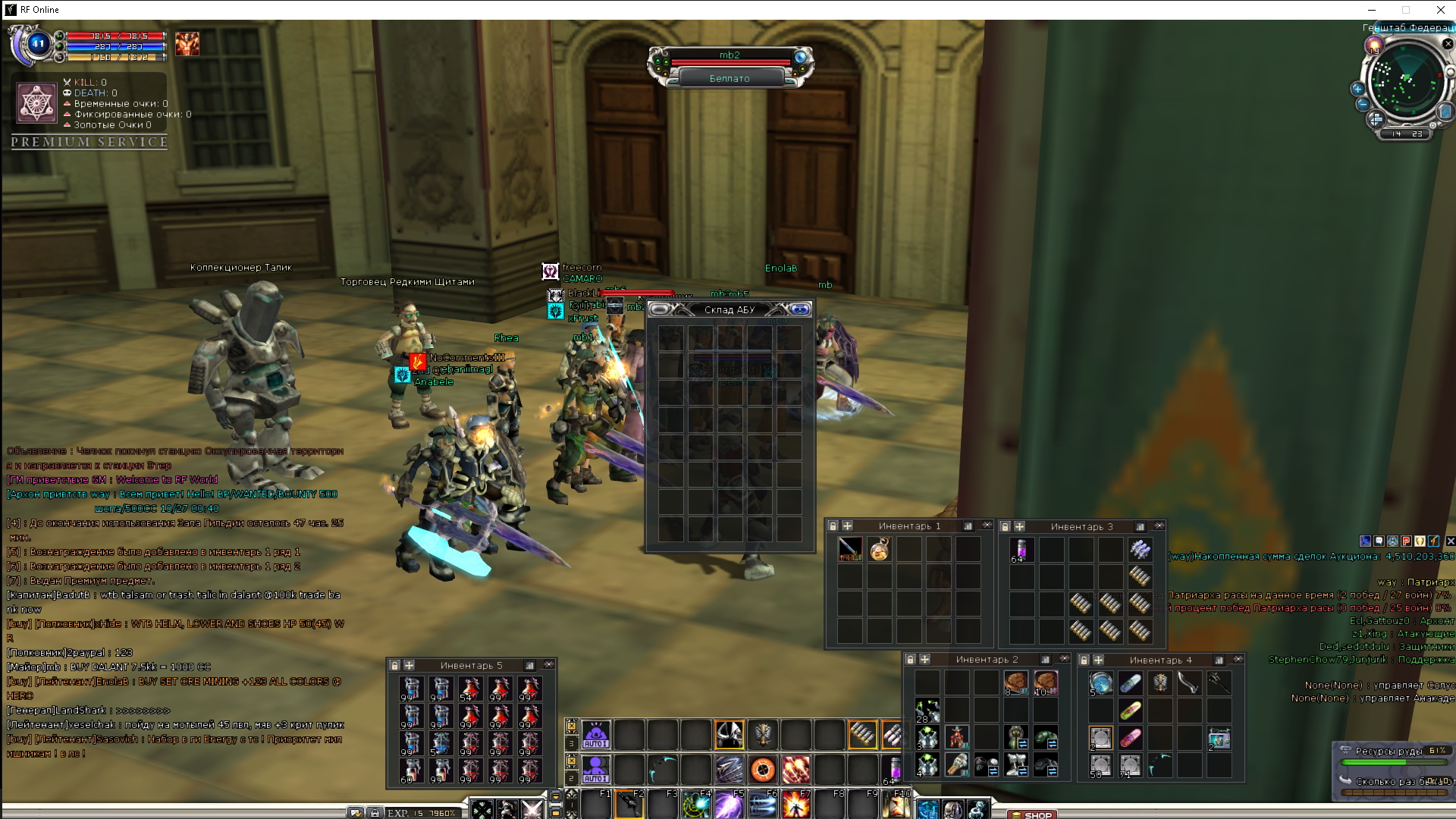Close the Инвентарь 5 potion window
Viewport: 1456px width, 819px height.
coord(549,665)
